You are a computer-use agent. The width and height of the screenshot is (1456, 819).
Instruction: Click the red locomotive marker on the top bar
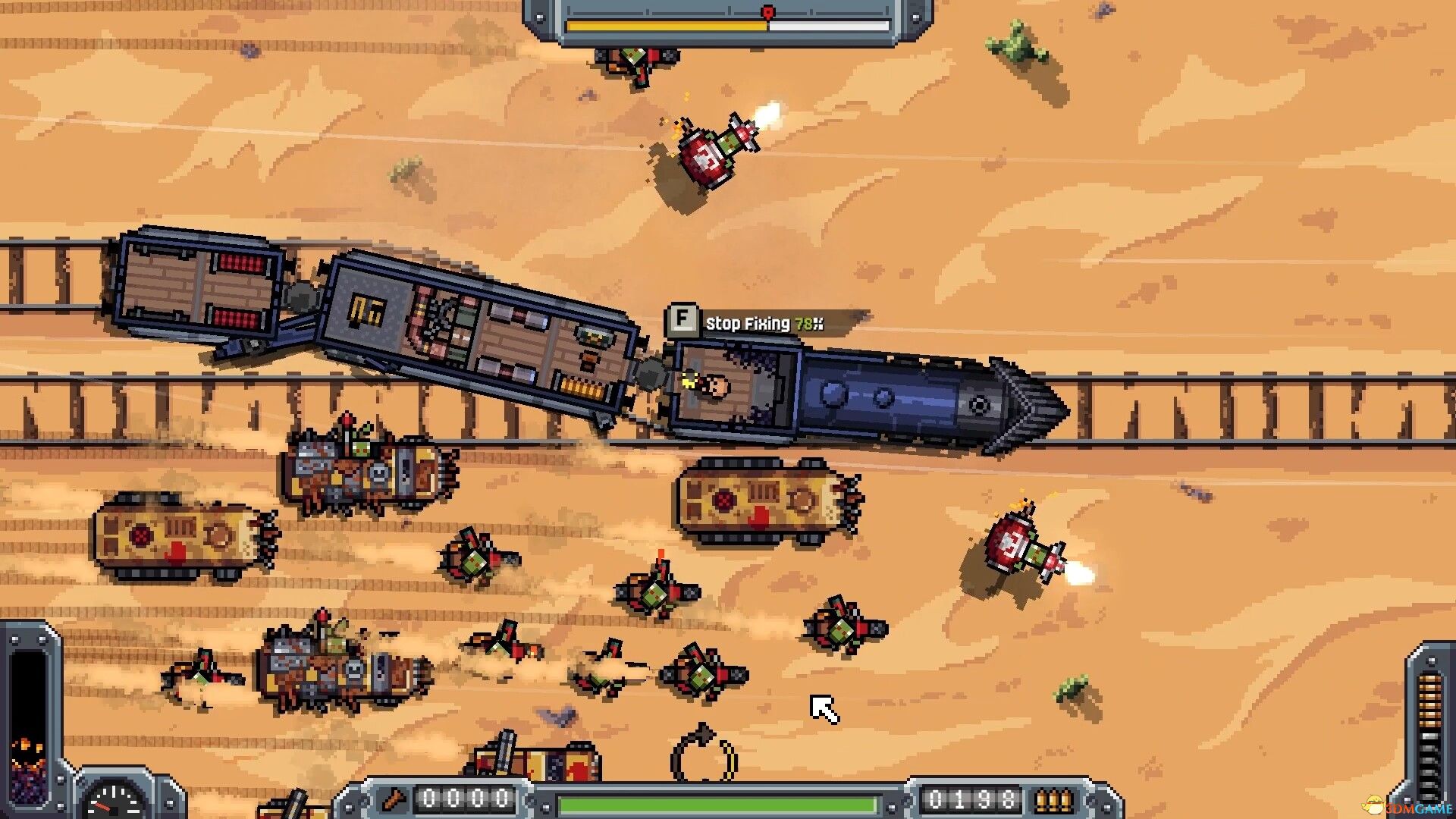[x=767, y=11]
